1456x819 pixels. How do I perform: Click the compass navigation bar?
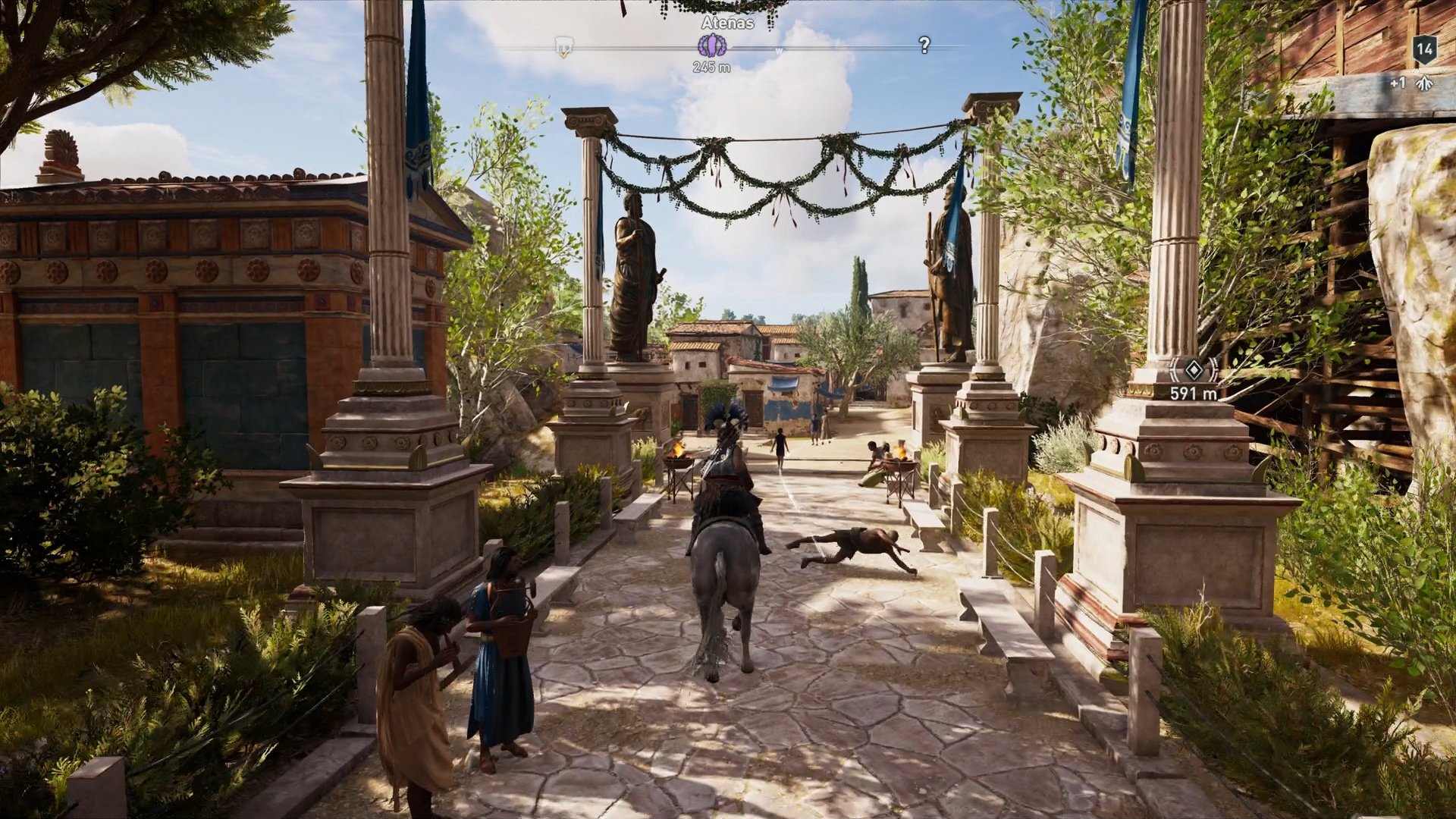[x=834, y=49]
